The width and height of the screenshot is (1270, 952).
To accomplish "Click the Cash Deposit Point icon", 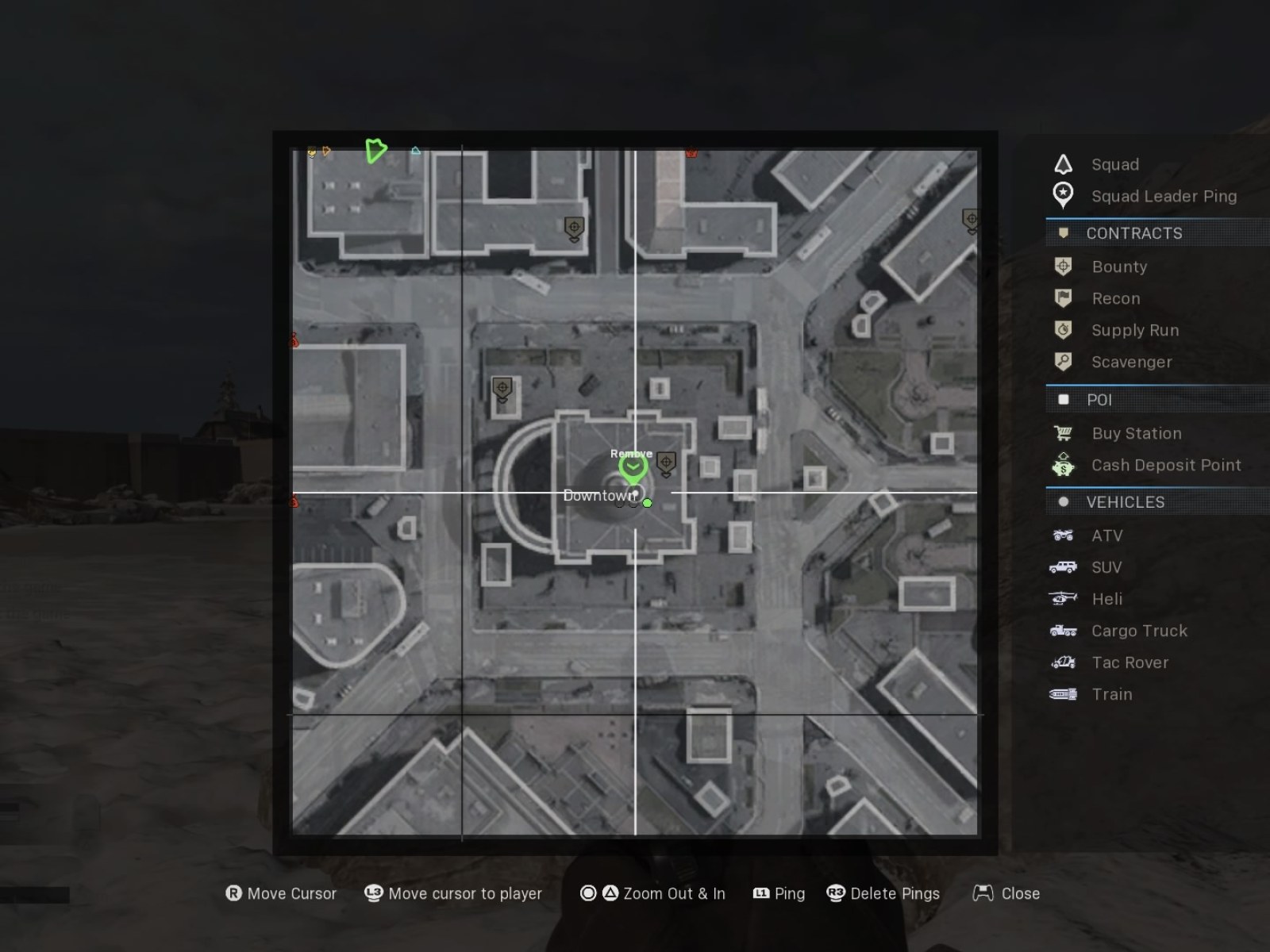I will coord(1063,466).
